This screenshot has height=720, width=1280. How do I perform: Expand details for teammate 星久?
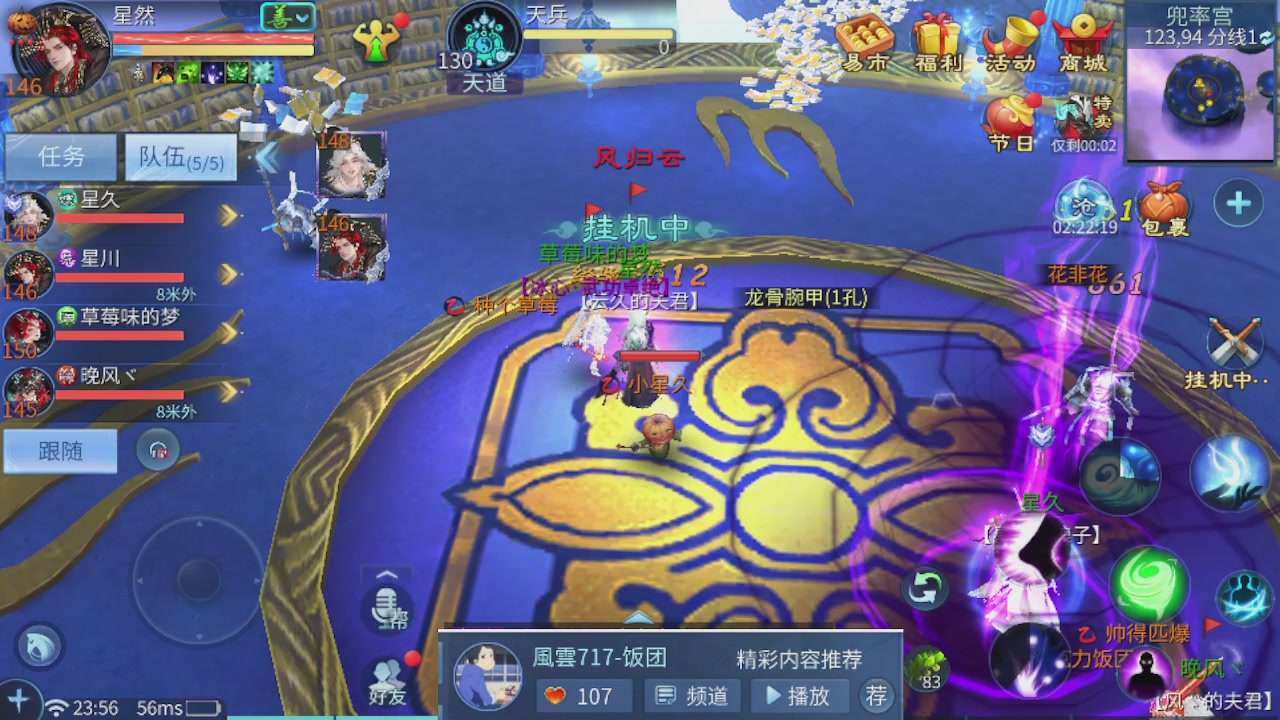click(x=230, y=214)
